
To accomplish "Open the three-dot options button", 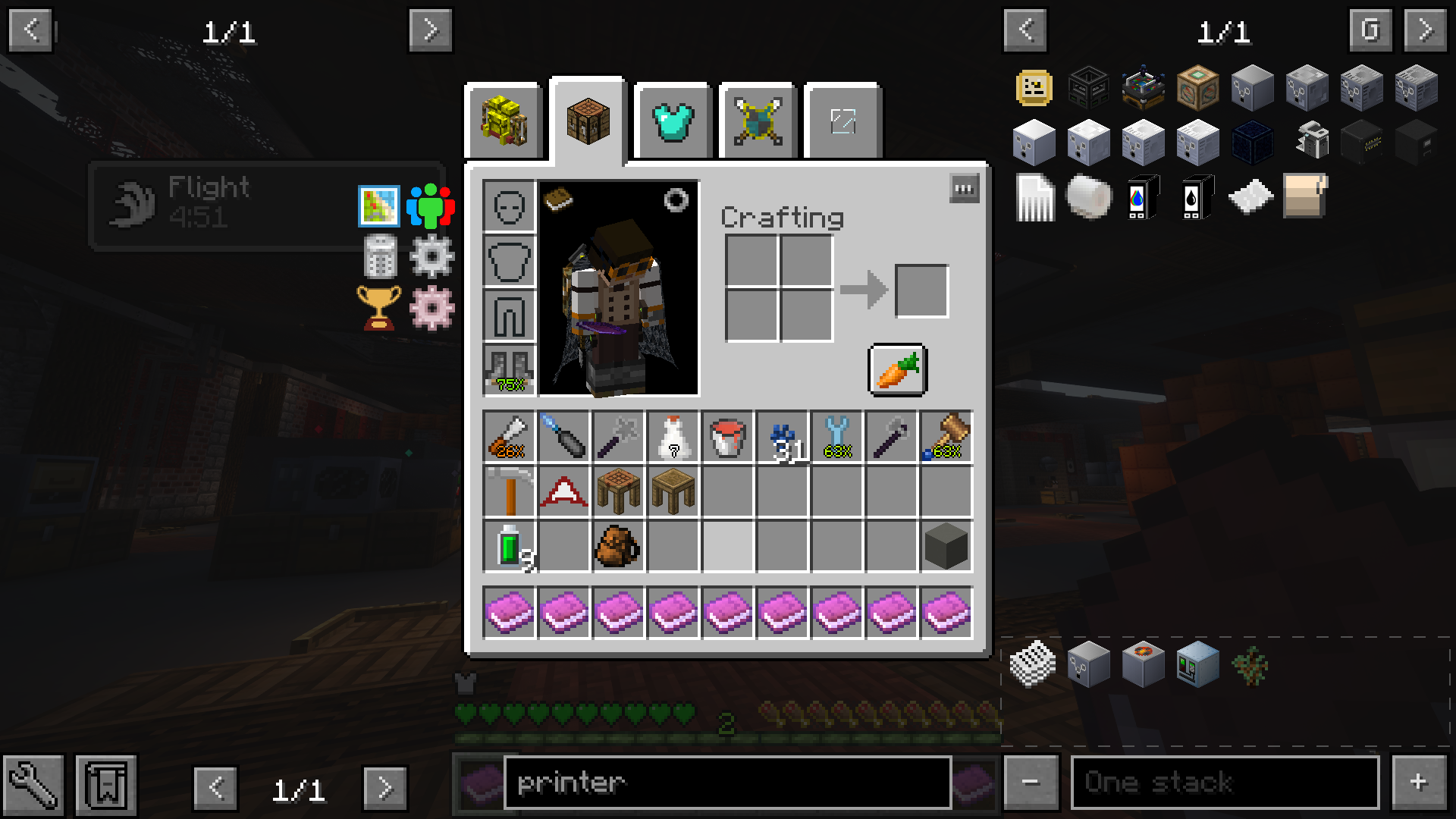I will coord(964,189).
